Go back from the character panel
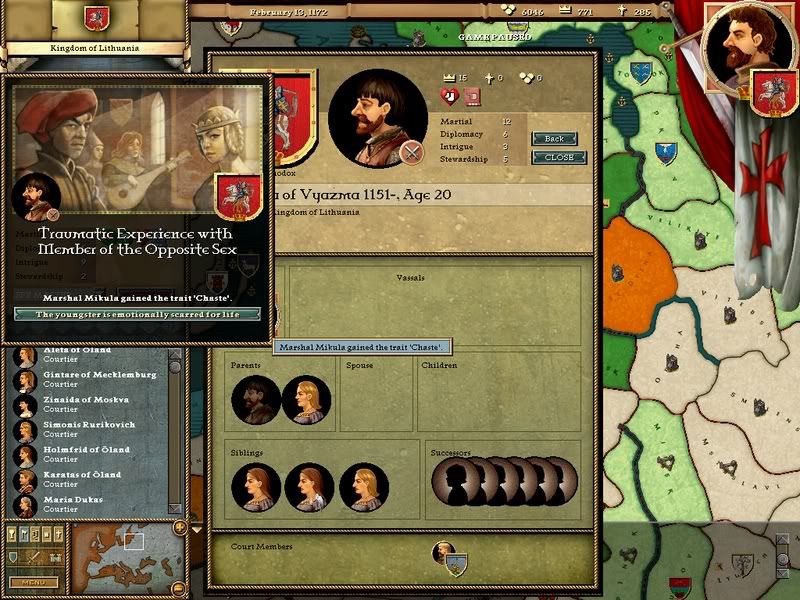 [x=554, y=139]
